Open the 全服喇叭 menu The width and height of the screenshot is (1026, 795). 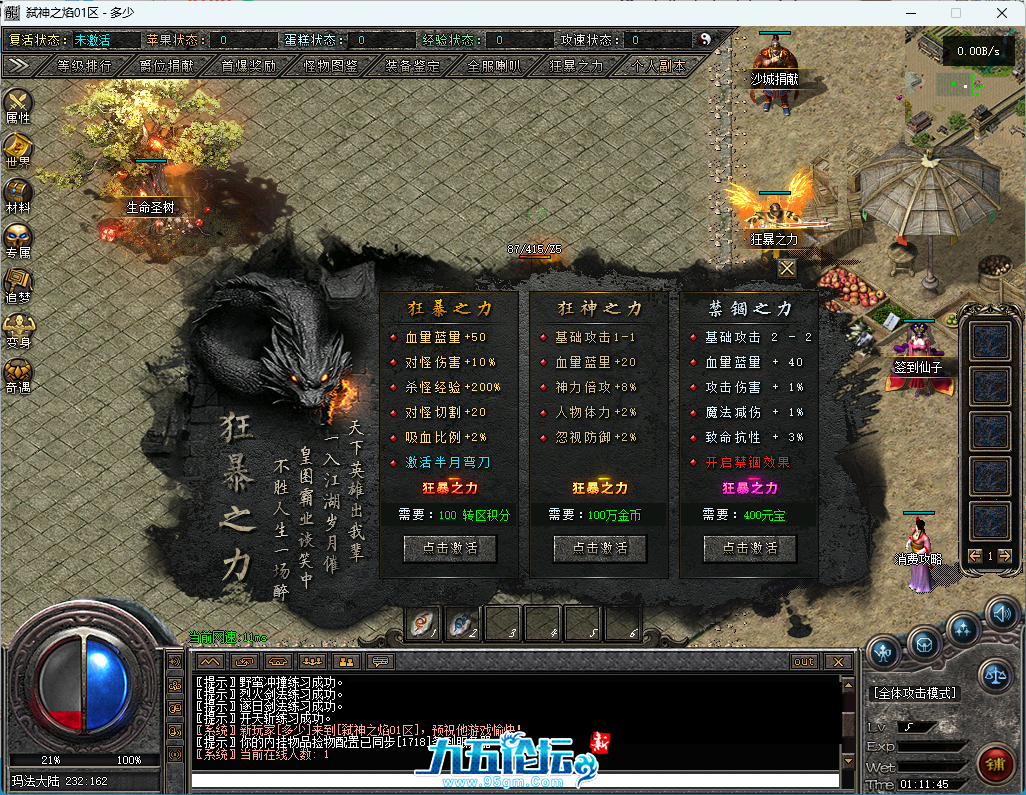tap(494, 65)
